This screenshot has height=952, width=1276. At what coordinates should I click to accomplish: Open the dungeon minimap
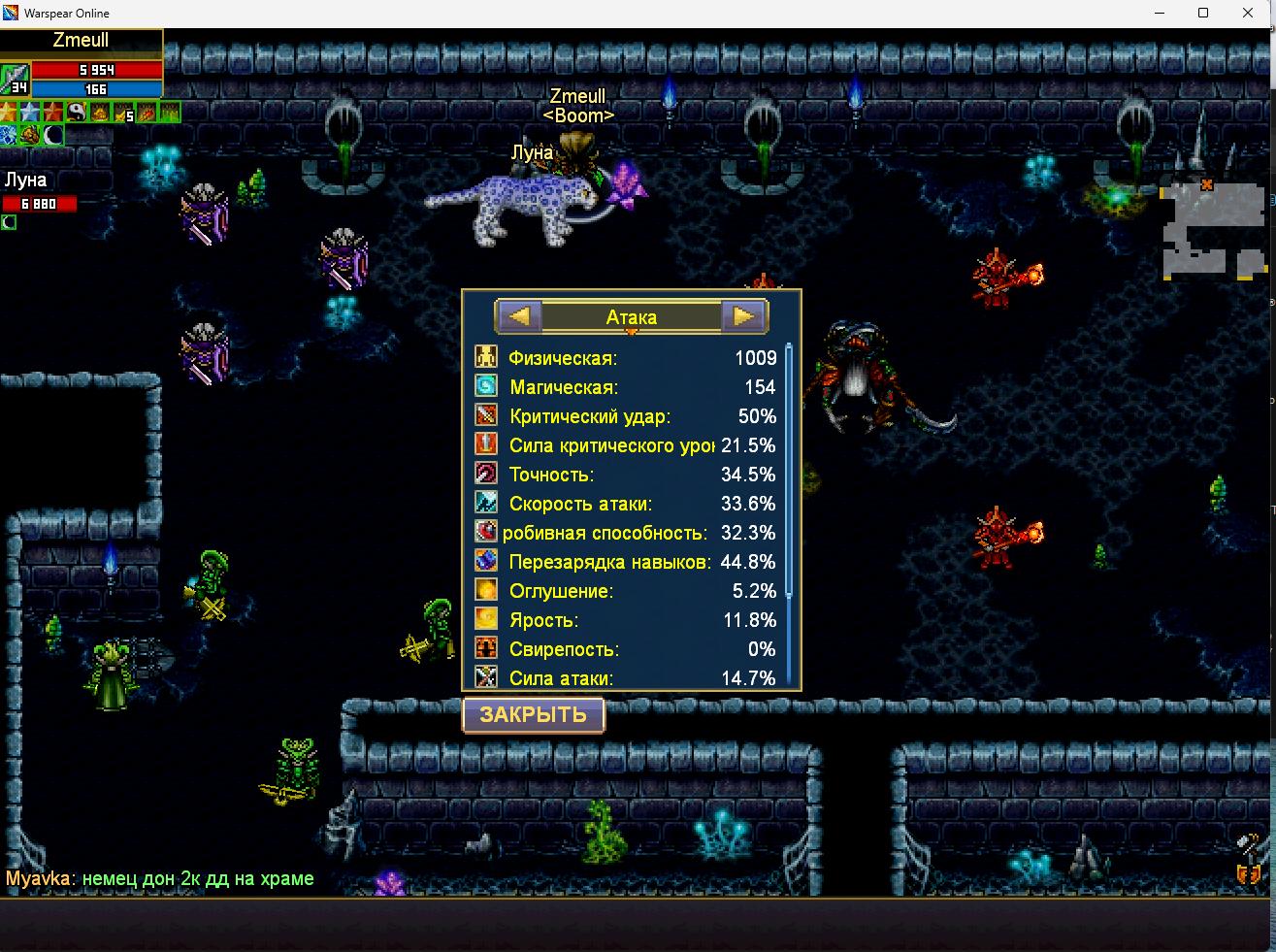pyautogui.click(x=1214, y=231)
